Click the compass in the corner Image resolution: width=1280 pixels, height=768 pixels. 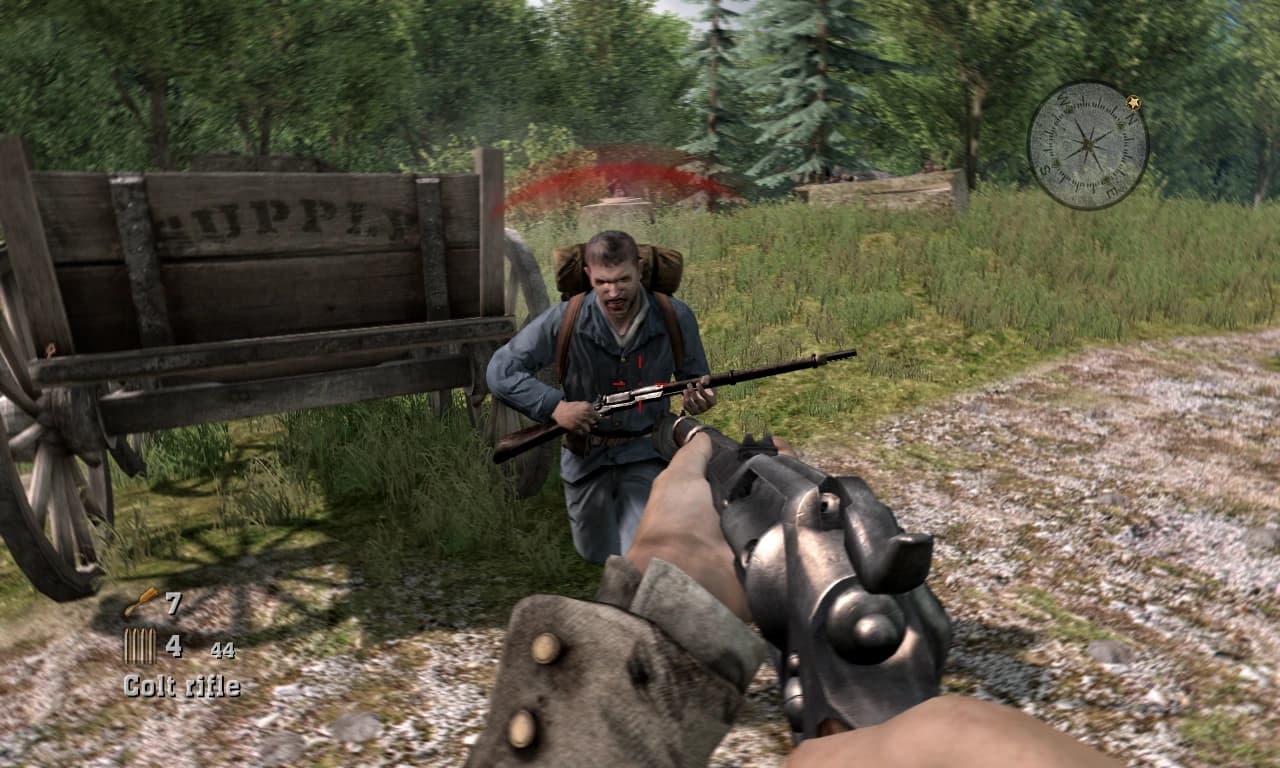pyautogui.click(x=1089, y=144)
